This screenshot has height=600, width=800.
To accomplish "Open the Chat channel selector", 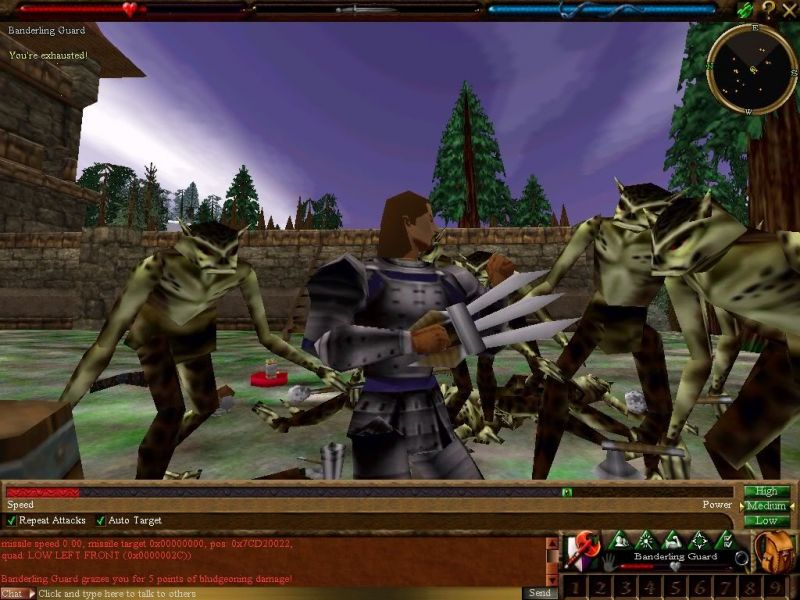I will 14,594.
